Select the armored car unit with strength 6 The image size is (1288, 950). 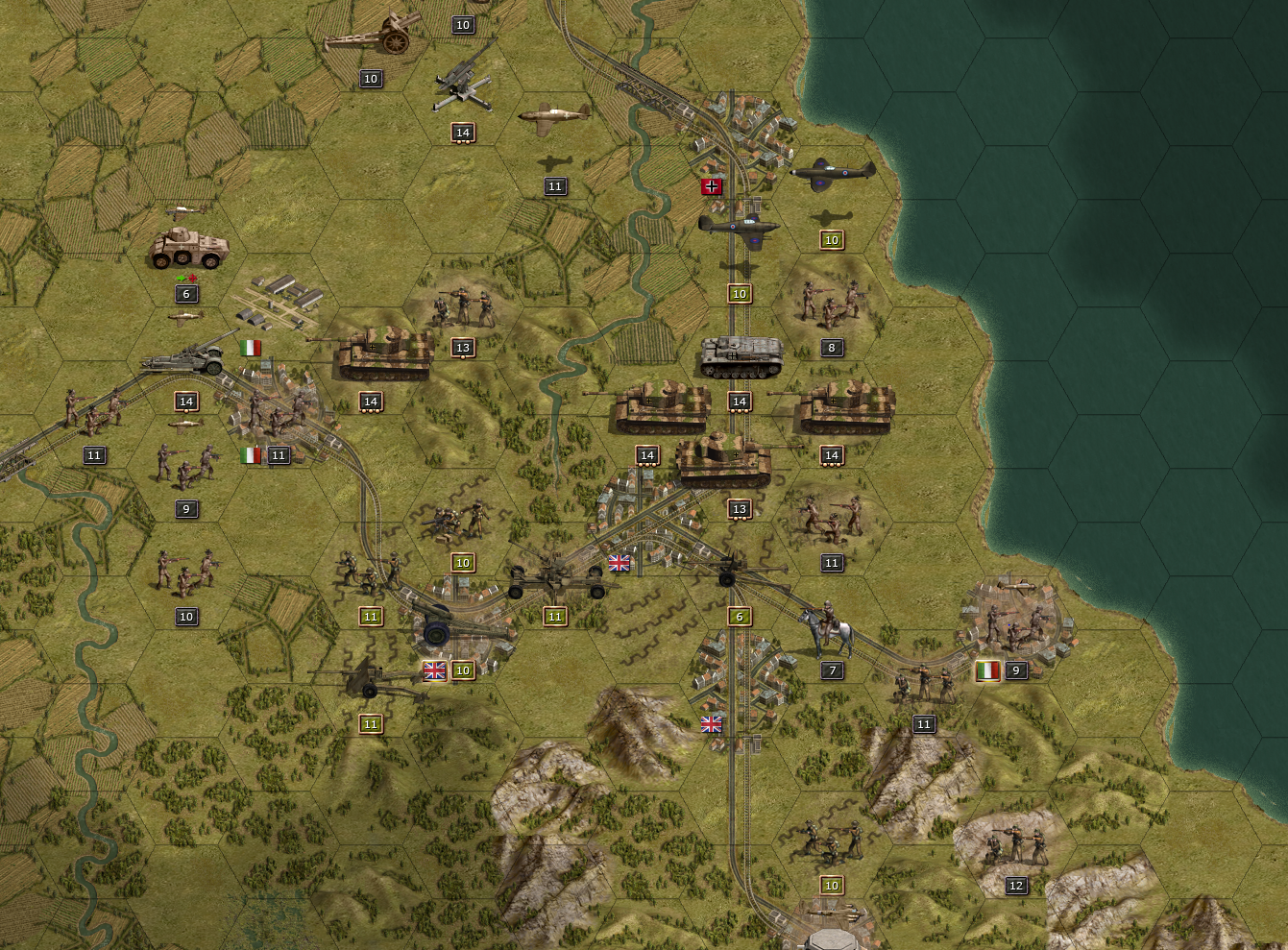pos(188,249)
